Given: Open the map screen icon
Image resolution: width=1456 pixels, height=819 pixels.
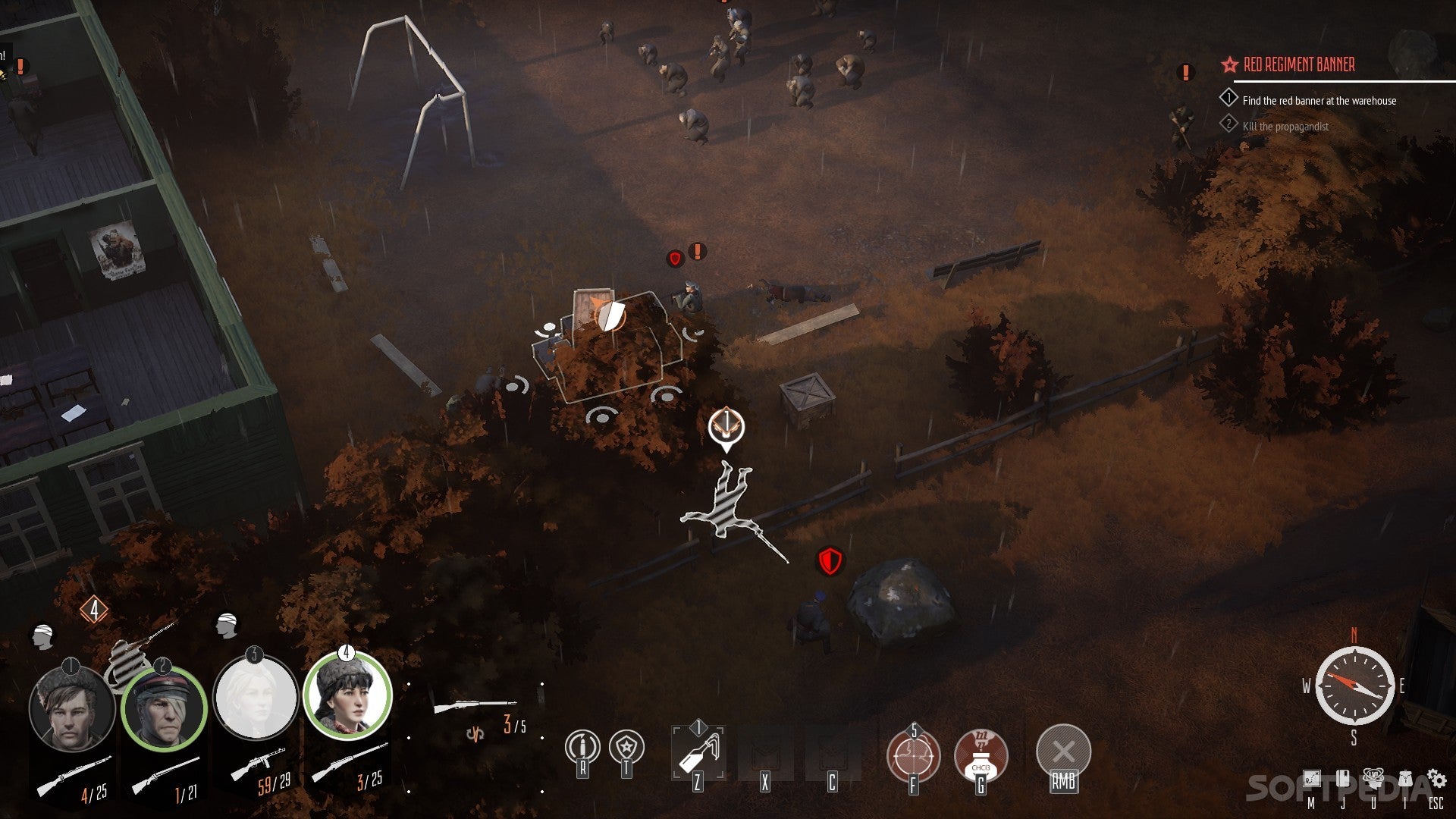Looking at the screenshot, I should pyautogui.click(x=1311, y=780).
